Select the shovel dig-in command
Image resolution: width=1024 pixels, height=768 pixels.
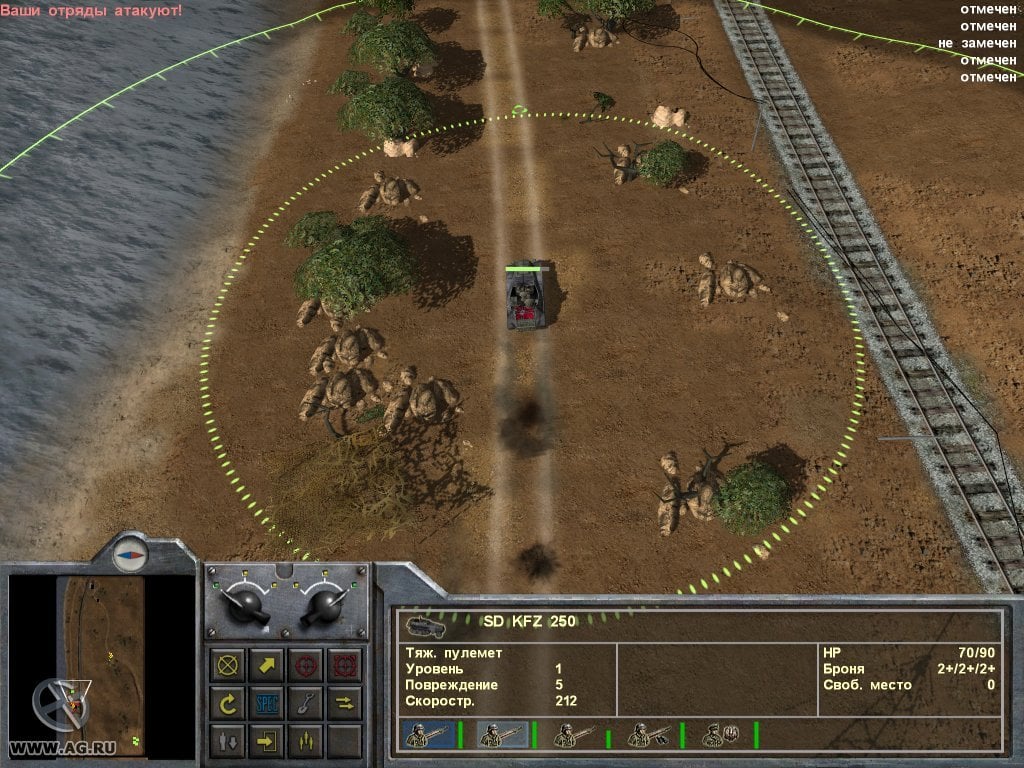(305, 703)
